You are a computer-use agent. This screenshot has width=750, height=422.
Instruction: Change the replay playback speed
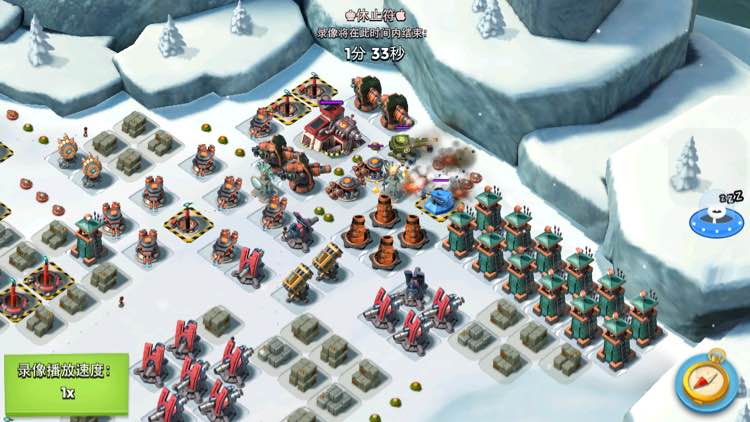pos(65,383)
